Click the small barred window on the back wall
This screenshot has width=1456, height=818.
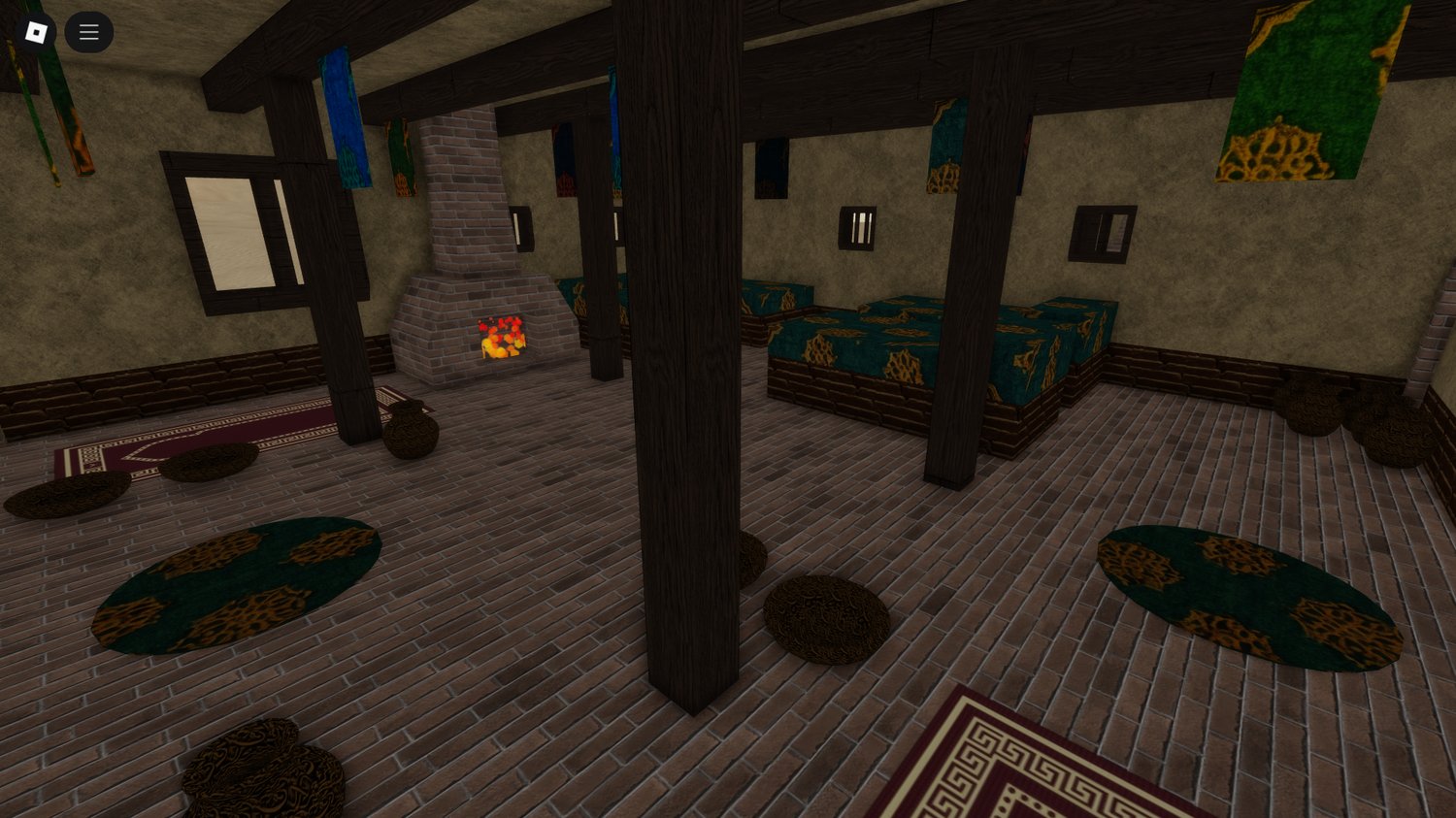[857, 227]
